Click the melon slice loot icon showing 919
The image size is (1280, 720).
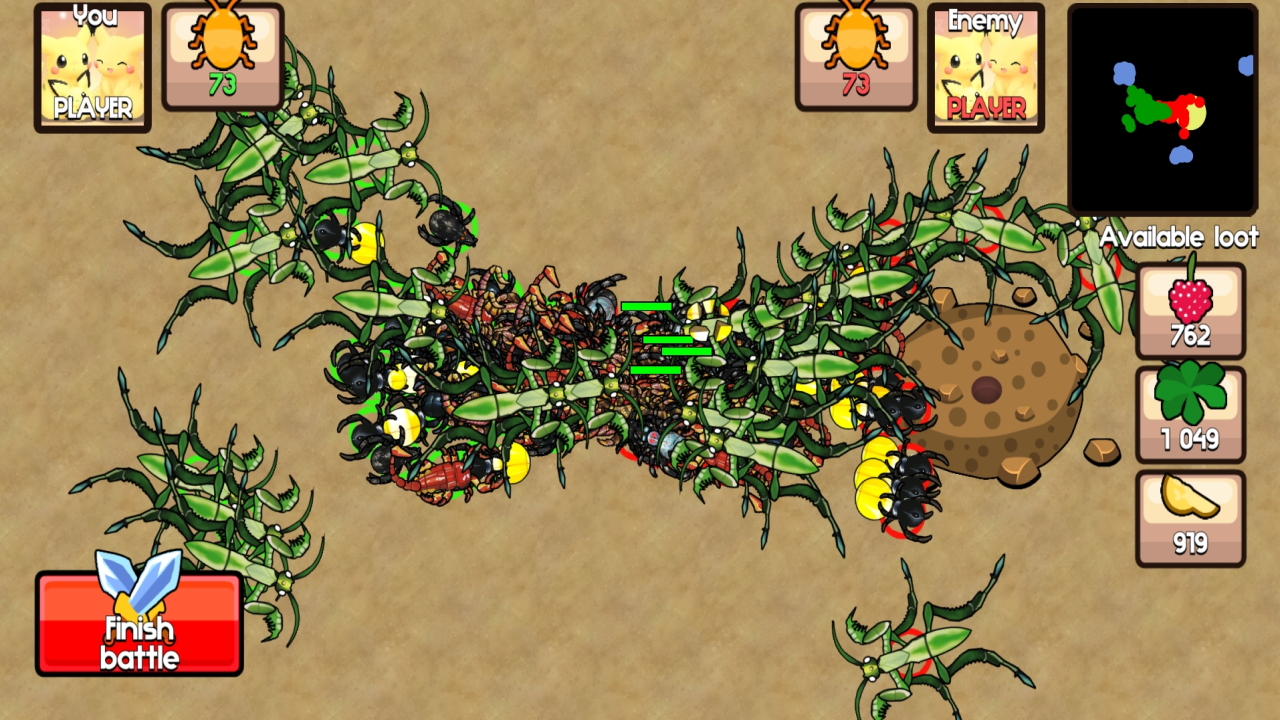point(1190,515)
